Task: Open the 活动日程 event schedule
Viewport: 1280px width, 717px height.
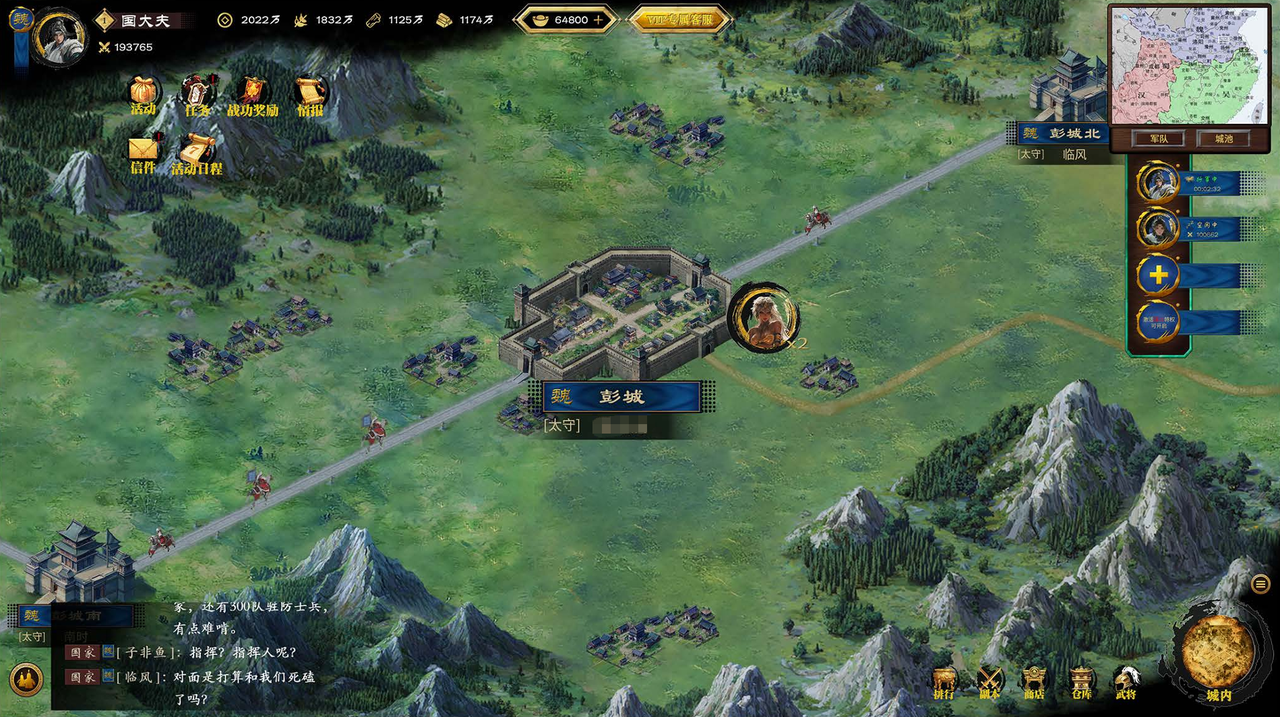Action: tap(196, 152)
